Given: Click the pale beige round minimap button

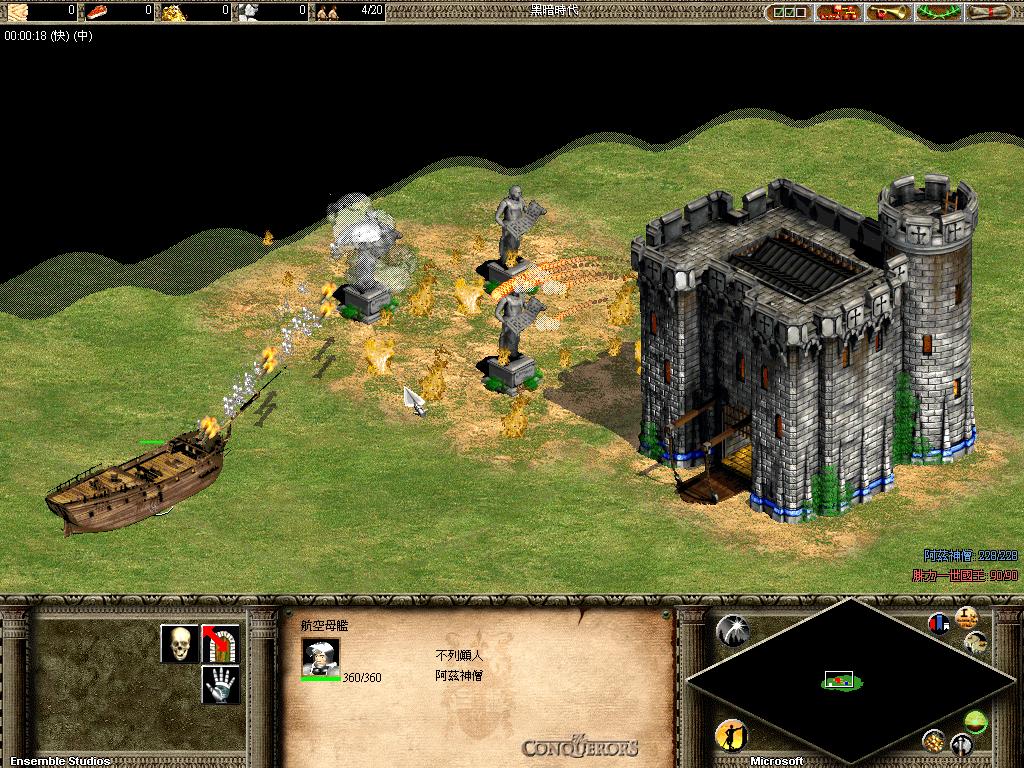Looking at the screenshot, I should (x=975, y=642).
